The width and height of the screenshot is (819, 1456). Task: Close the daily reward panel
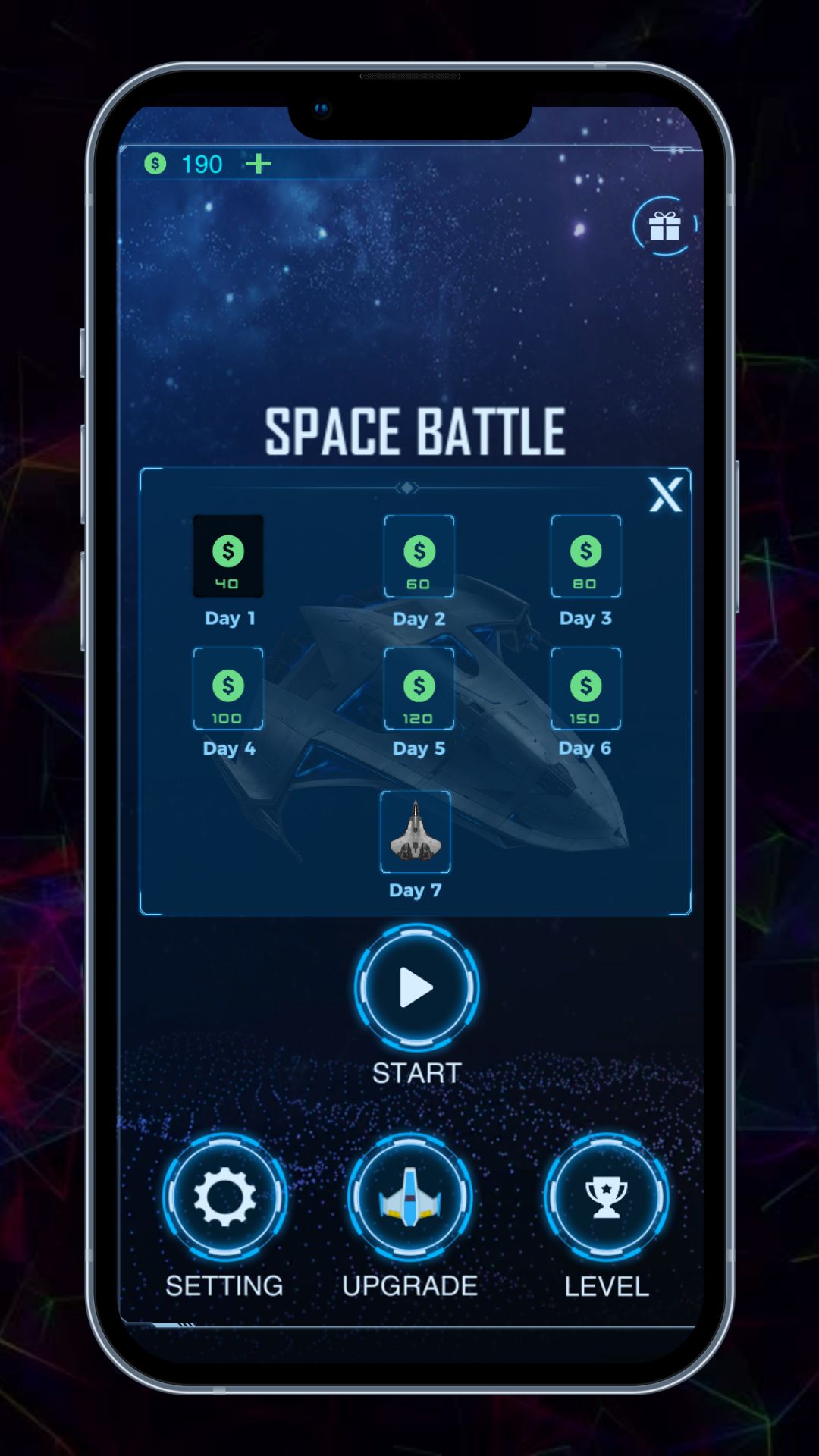tap(665, 495)
